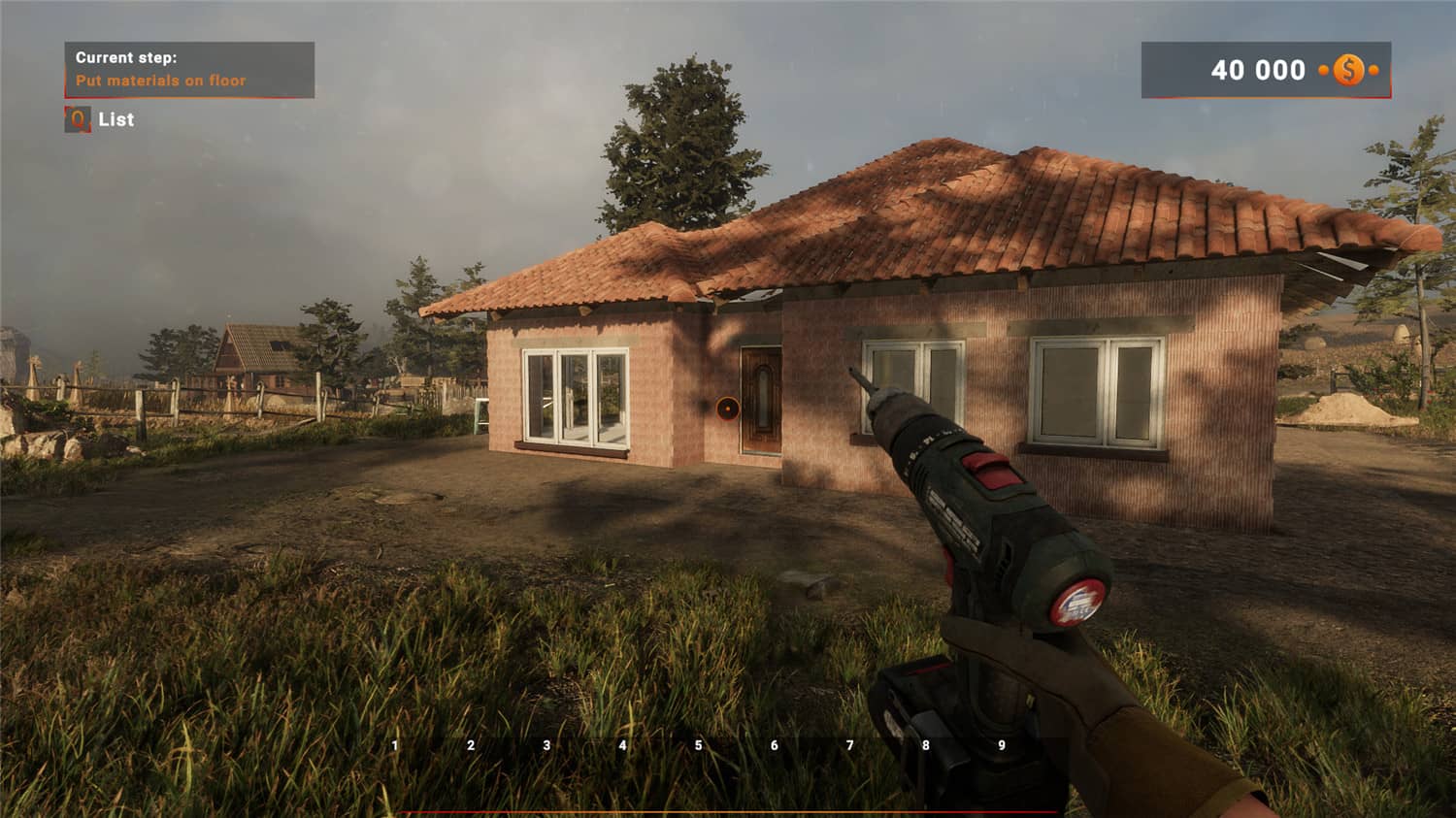Click the 'Current step:' header label
The image size is (1456, 818).
click(127, 57)
